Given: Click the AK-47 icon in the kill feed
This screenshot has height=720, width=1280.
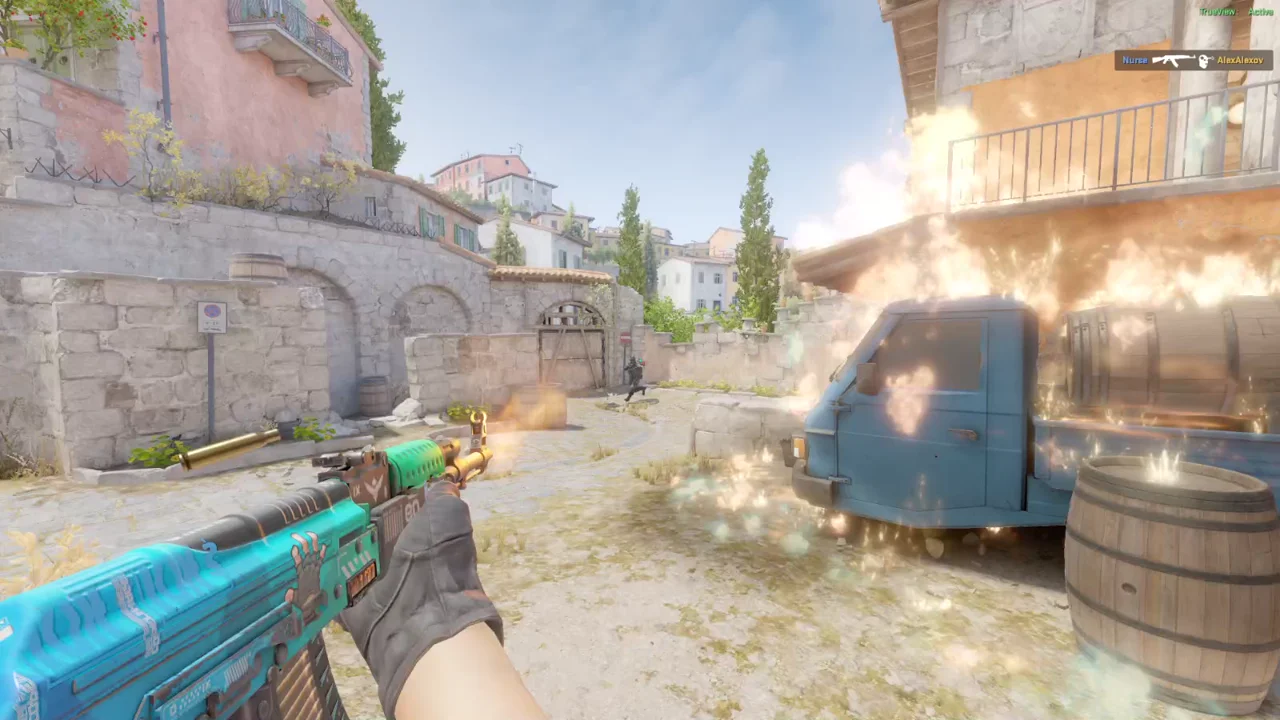Looking at the screenshot, I should tap(1173, 60).
